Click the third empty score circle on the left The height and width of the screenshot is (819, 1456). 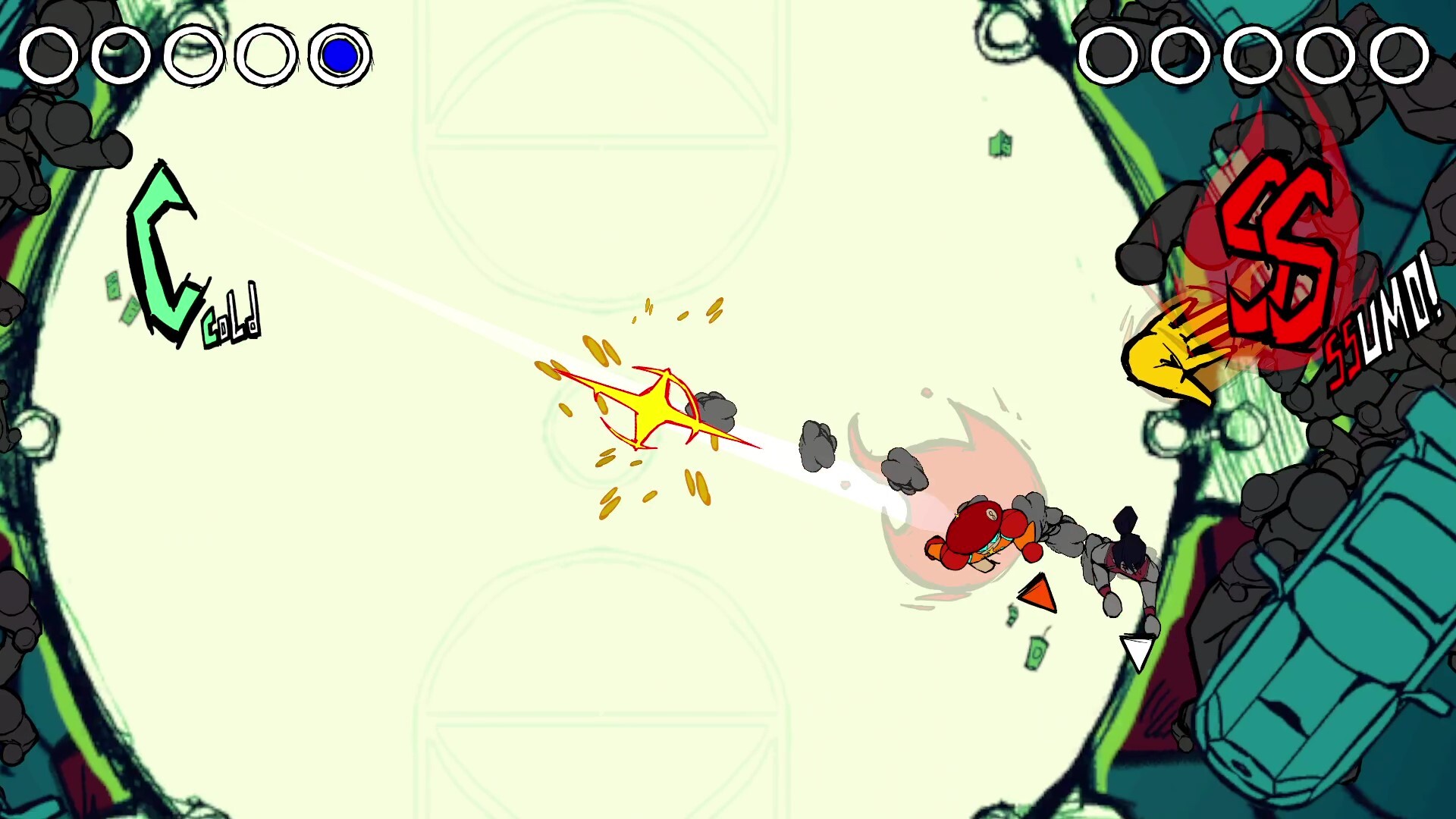tap(194, 55)
